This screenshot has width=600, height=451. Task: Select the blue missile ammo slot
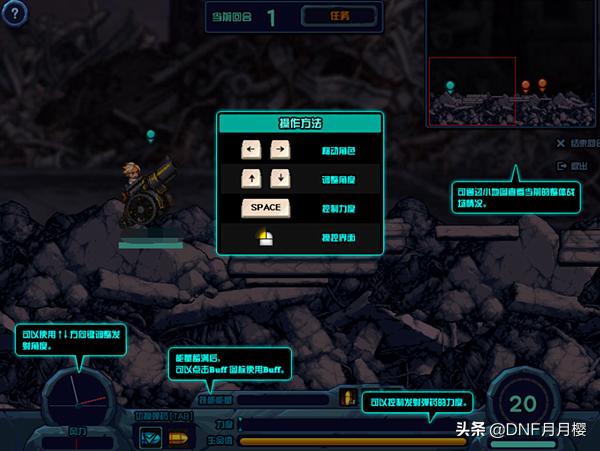pyautogui.click(x=151, y=437)
